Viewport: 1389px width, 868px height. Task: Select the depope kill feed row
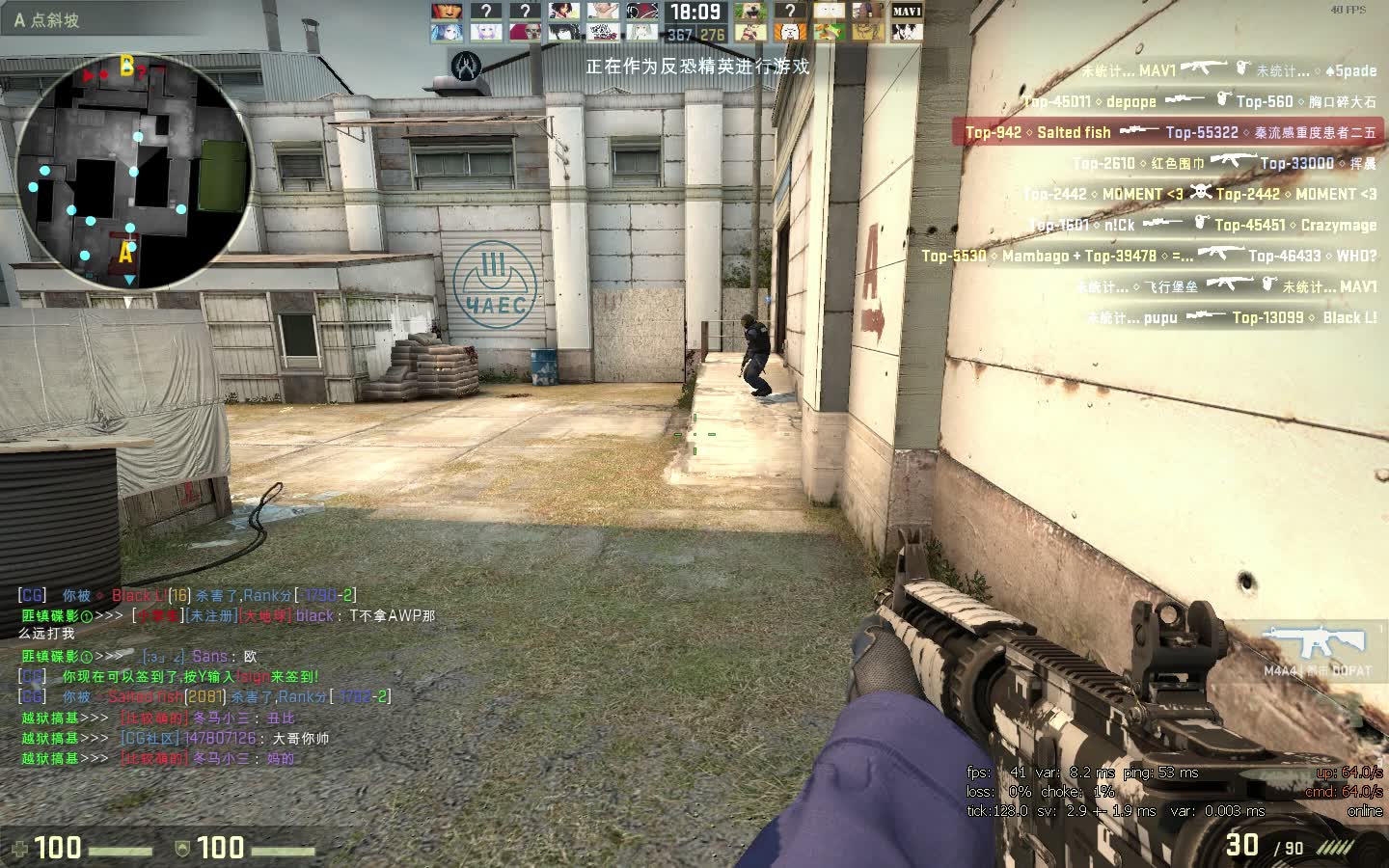point(1200,101)
